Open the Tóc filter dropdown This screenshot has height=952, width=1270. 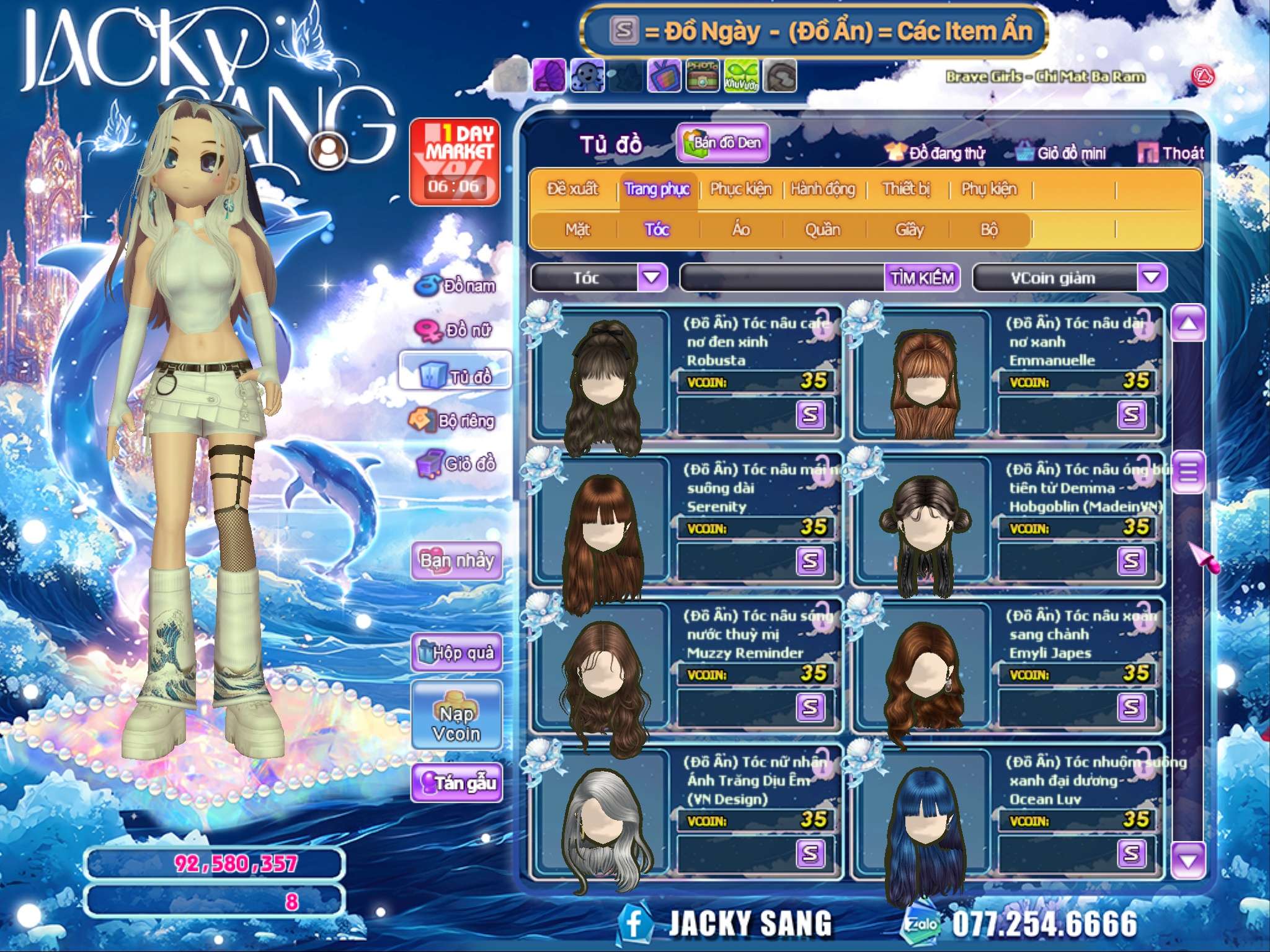(x=652, y=277)
